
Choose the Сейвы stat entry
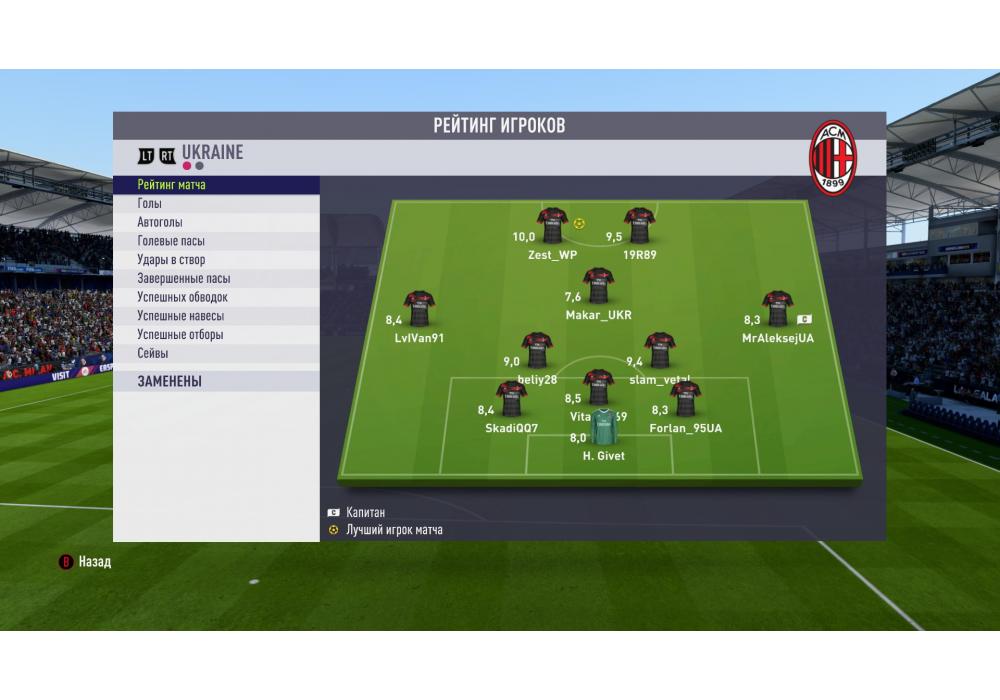tap(216, 353)
